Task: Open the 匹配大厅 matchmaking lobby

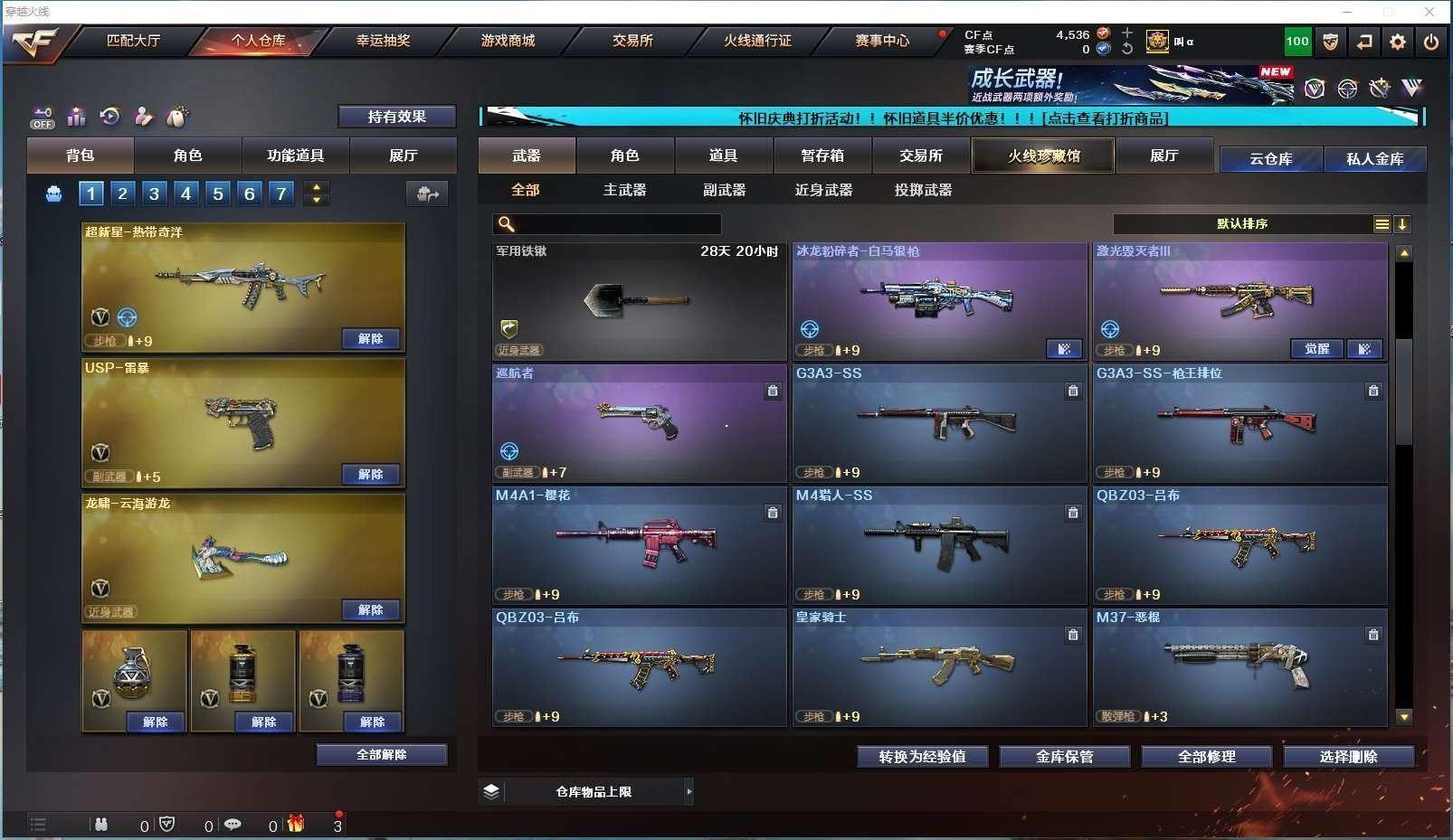Action: click(133, 41)
